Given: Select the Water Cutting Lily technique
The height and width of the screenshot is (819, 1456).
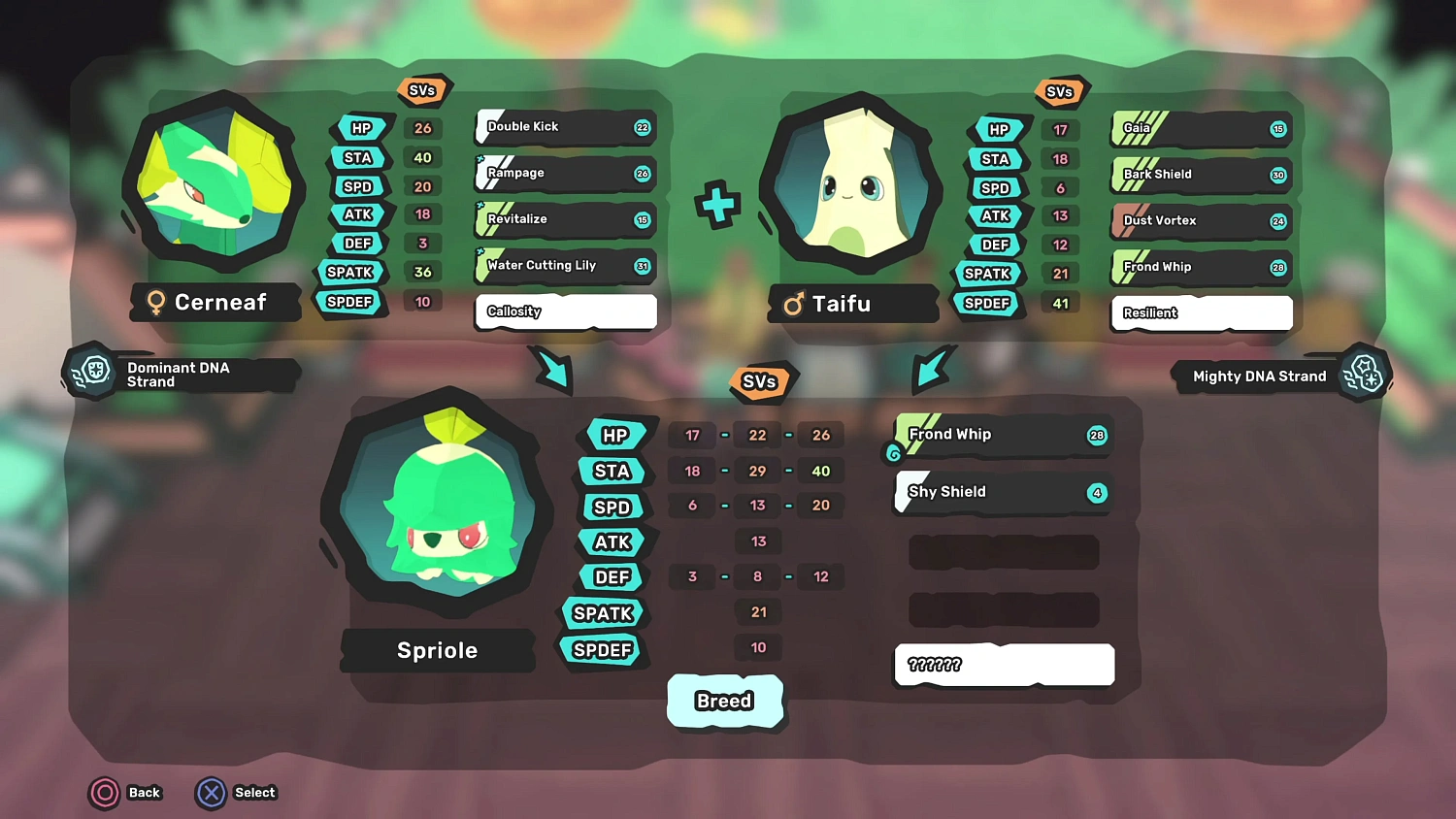Looking at the screenshot, I should click(x=565, y=266).
